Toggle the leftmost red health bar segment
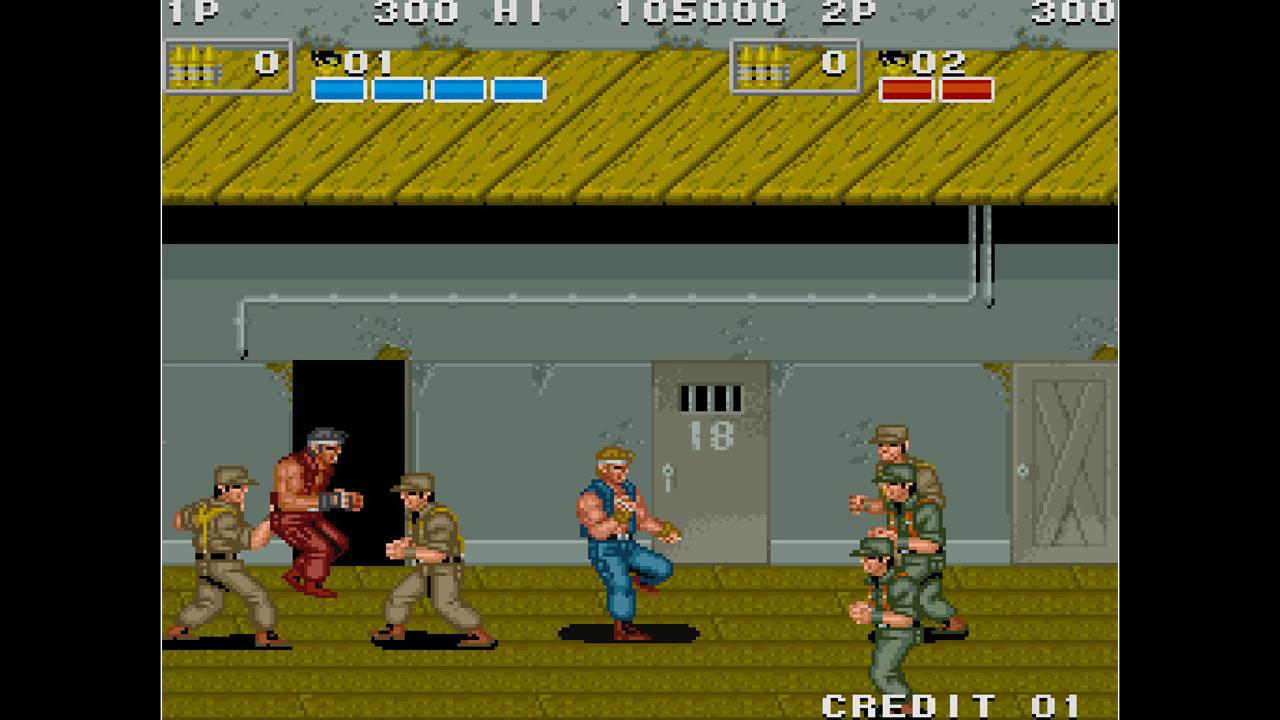 [x=906, y=90]
